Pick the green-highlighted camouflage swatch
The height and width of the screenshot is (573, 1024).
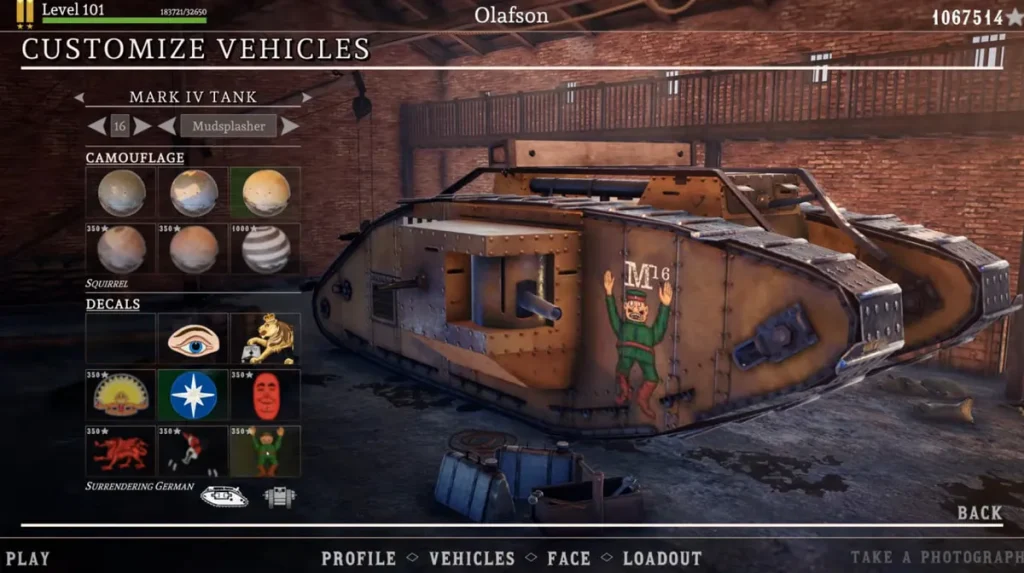click(265, 193)
